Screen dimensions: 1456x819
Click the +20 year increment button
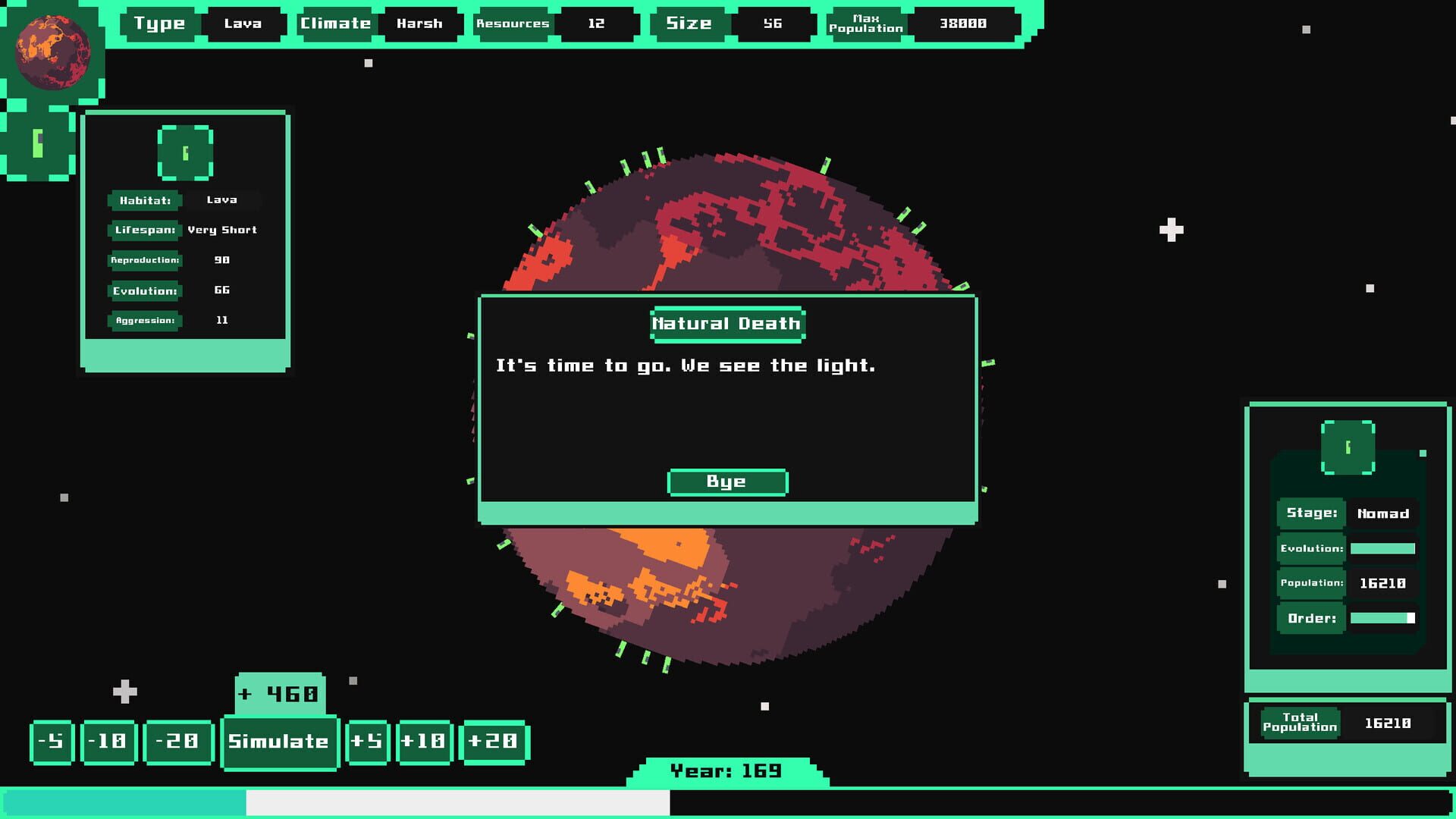pos(494,742)
